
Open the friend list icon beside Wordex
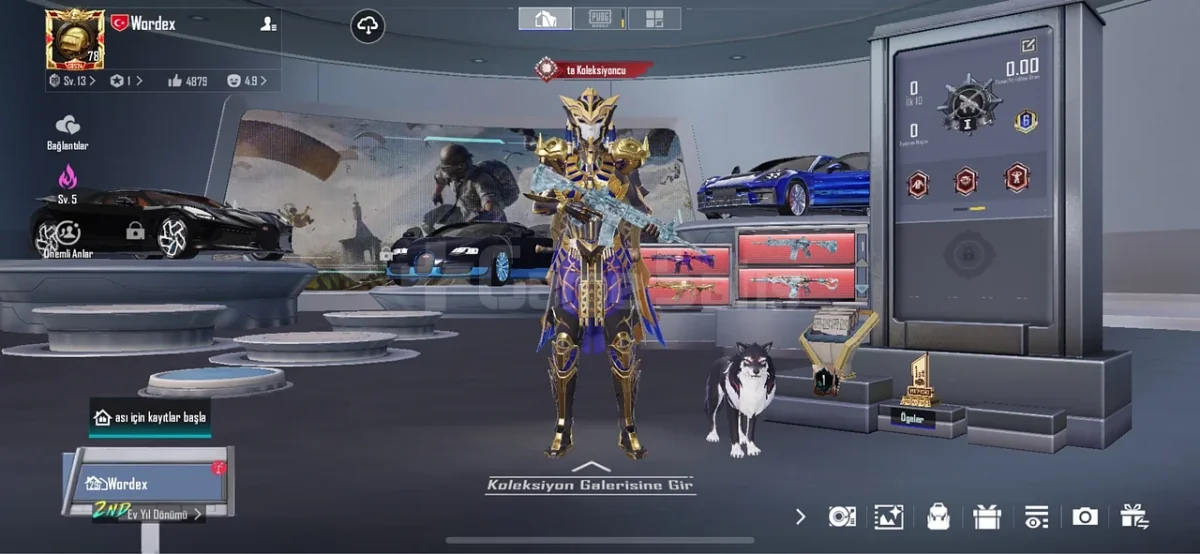pos(268,24)
